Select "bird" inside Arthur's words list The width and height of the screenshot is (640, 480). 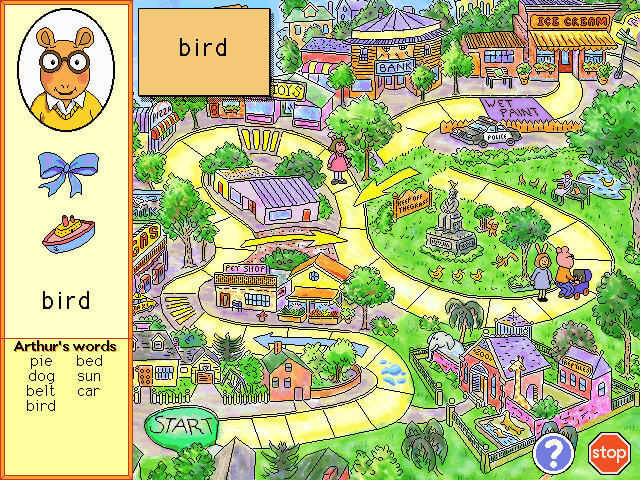(x=41, y=406)
